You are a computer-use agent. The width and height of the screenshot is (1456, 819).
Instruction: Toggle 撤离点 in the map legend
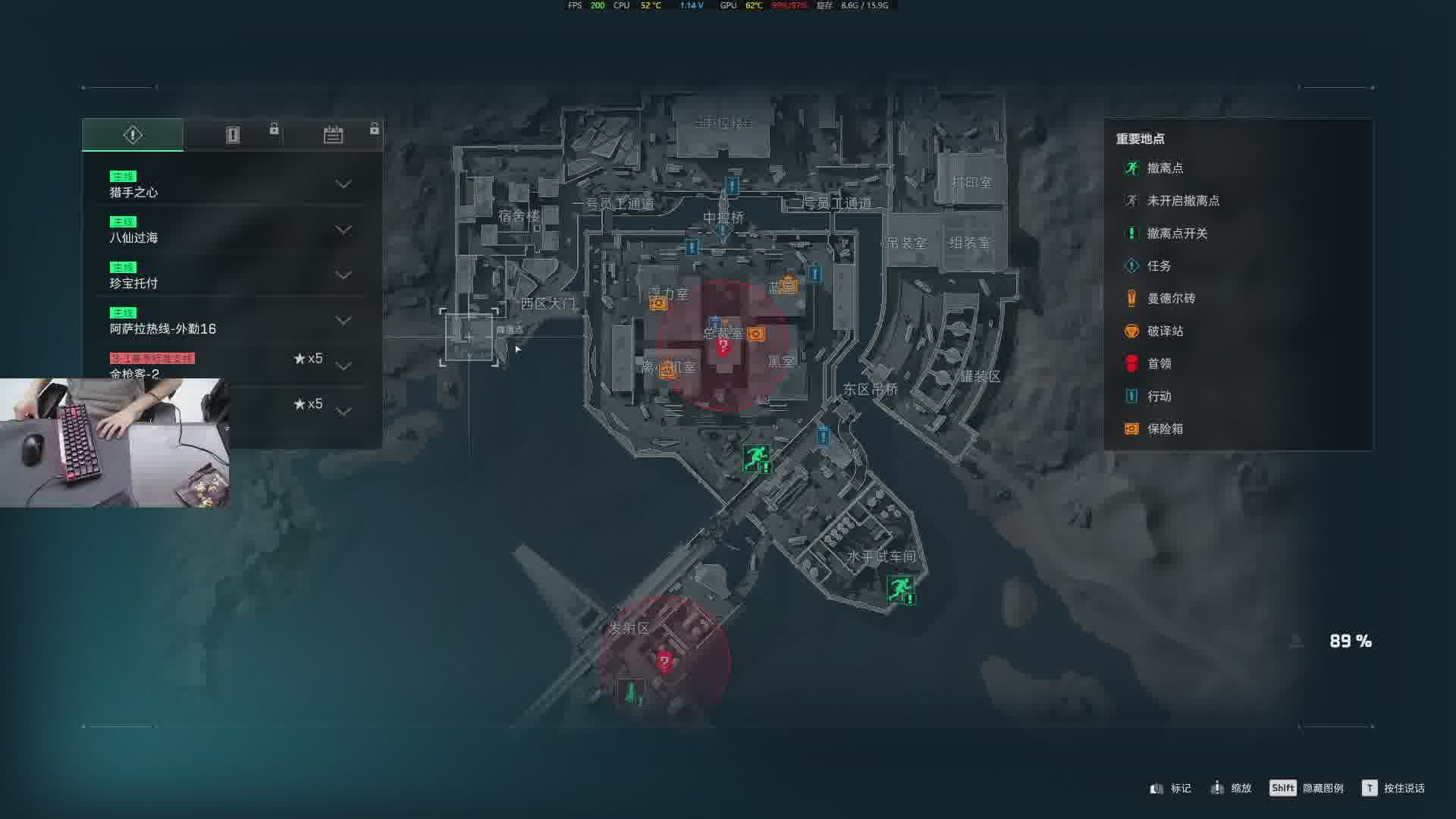coord(1164,168)
